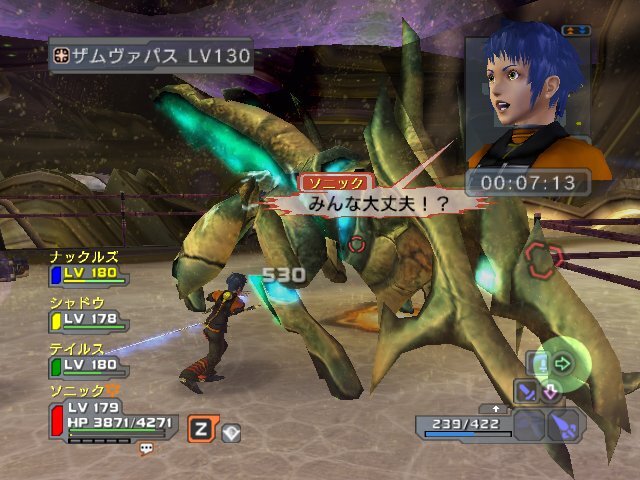Image resolution: width=640 pixels, height=480 pixels.
Task: Choose party member テイルス in the party list
Action: pos(88,358)
